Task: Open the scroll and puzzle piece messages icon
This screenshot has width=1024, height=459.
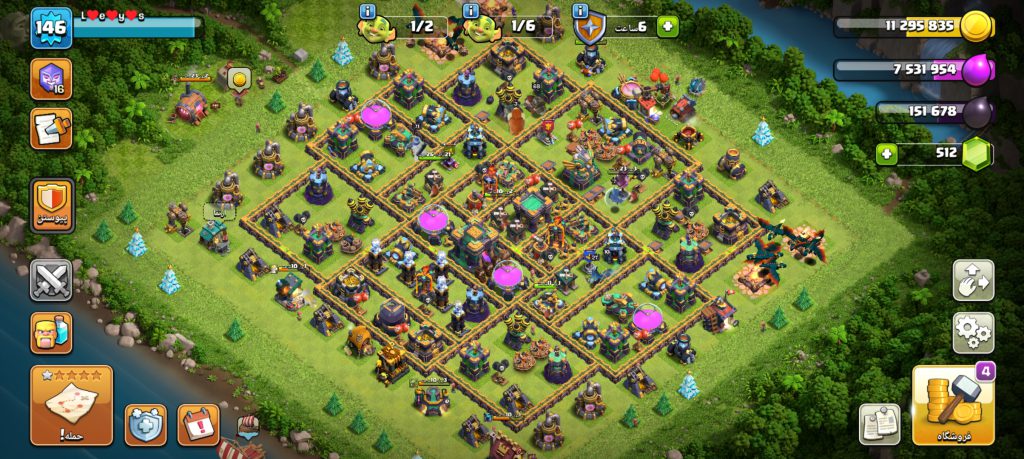Action: click(50, 127)
